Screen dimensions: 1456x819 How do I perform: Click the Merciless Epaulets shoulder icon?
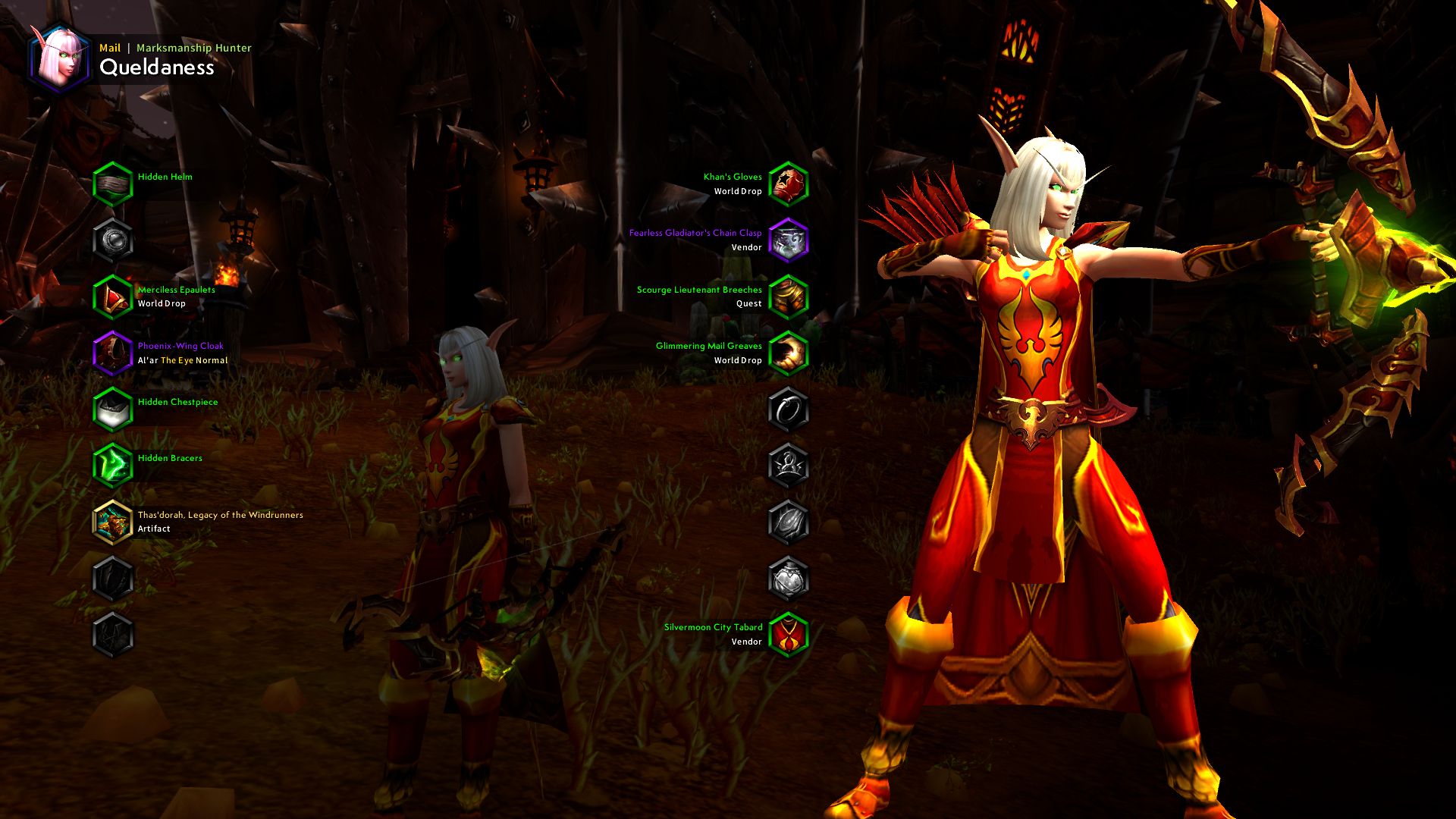click(113, 295)
